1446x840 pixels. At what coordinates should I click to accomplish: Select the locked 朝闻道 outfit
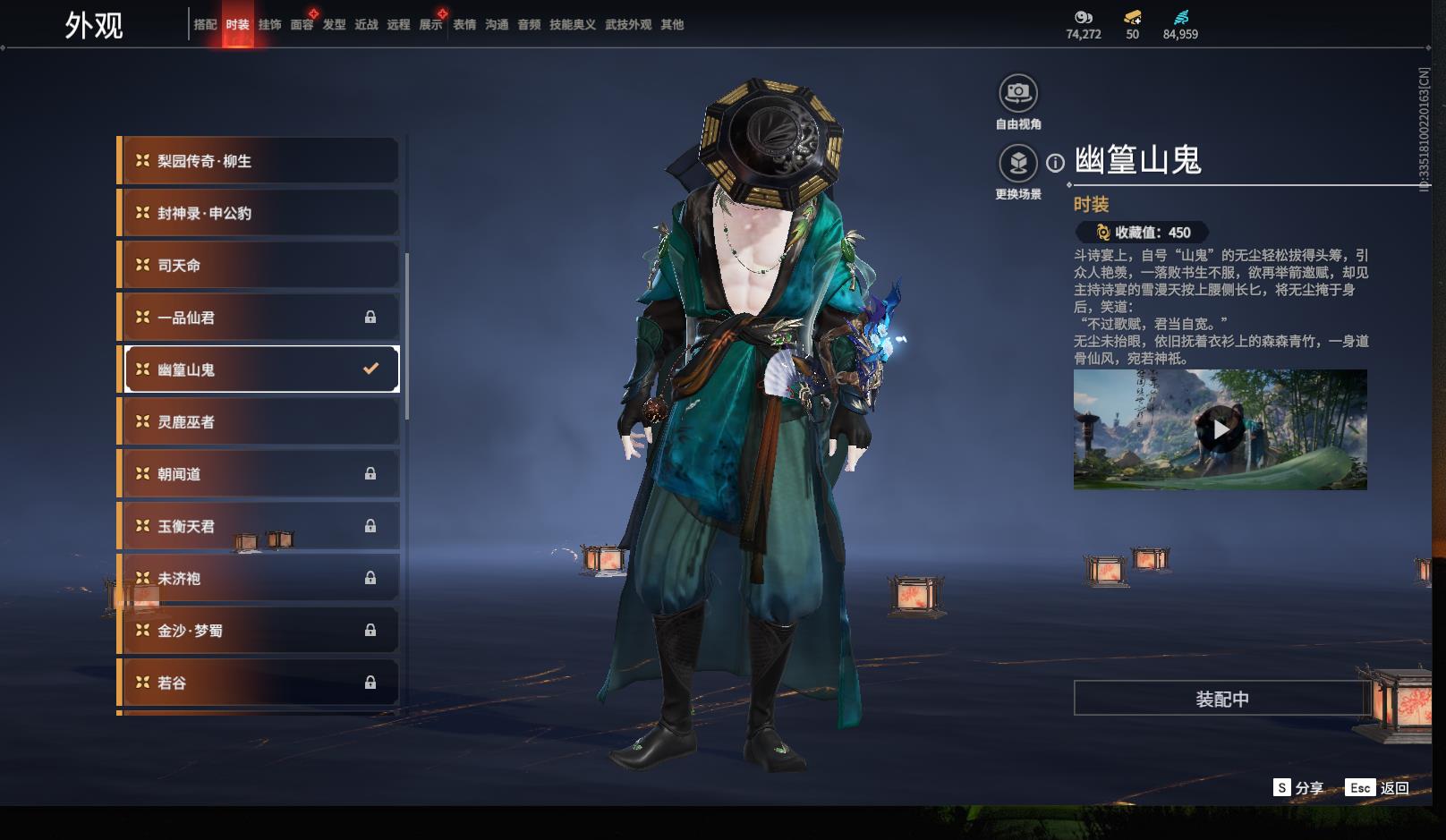(x=259, y=474)
